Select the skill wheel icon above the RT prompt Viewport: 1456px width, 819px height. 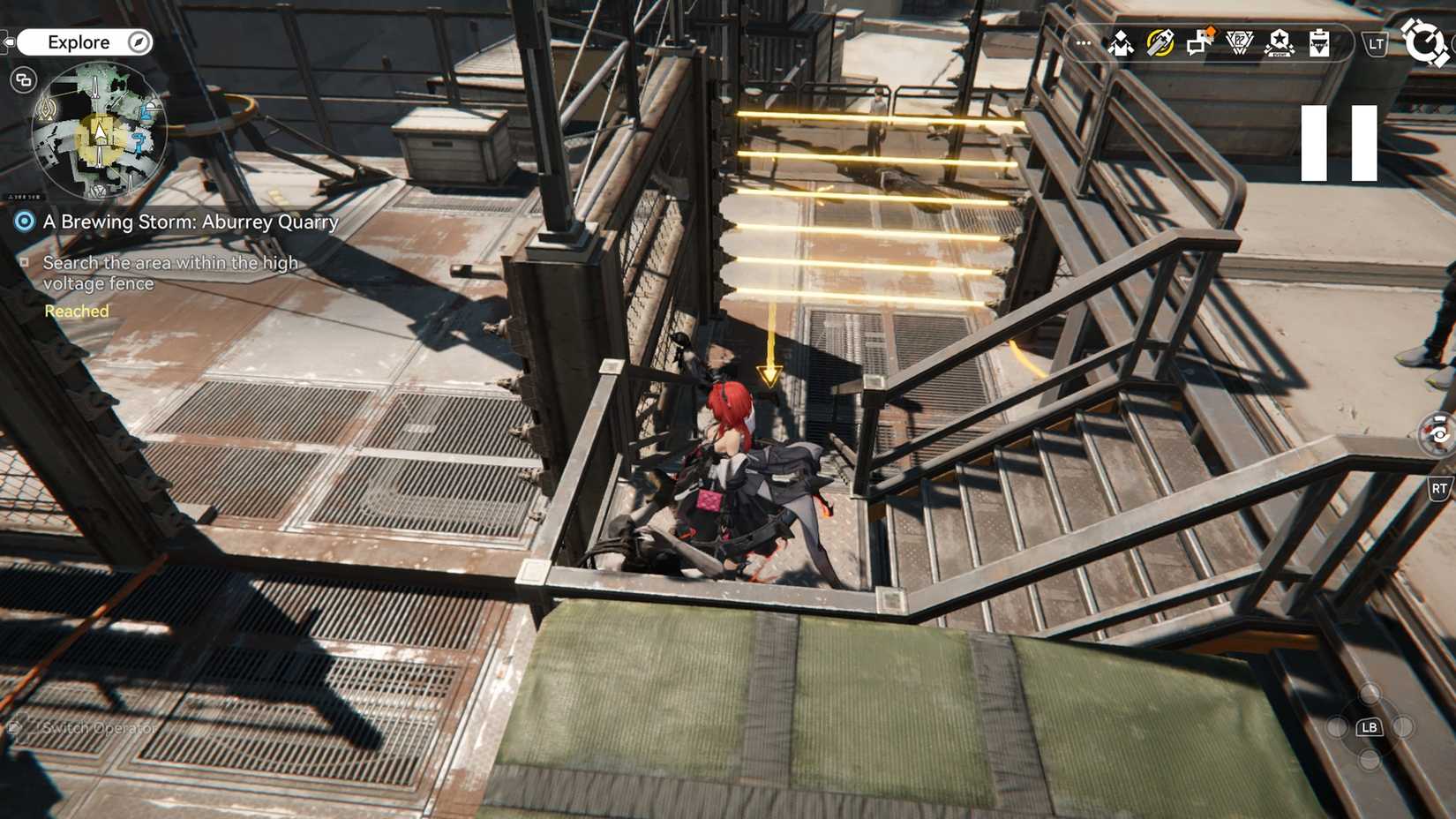pos(1437,432)
